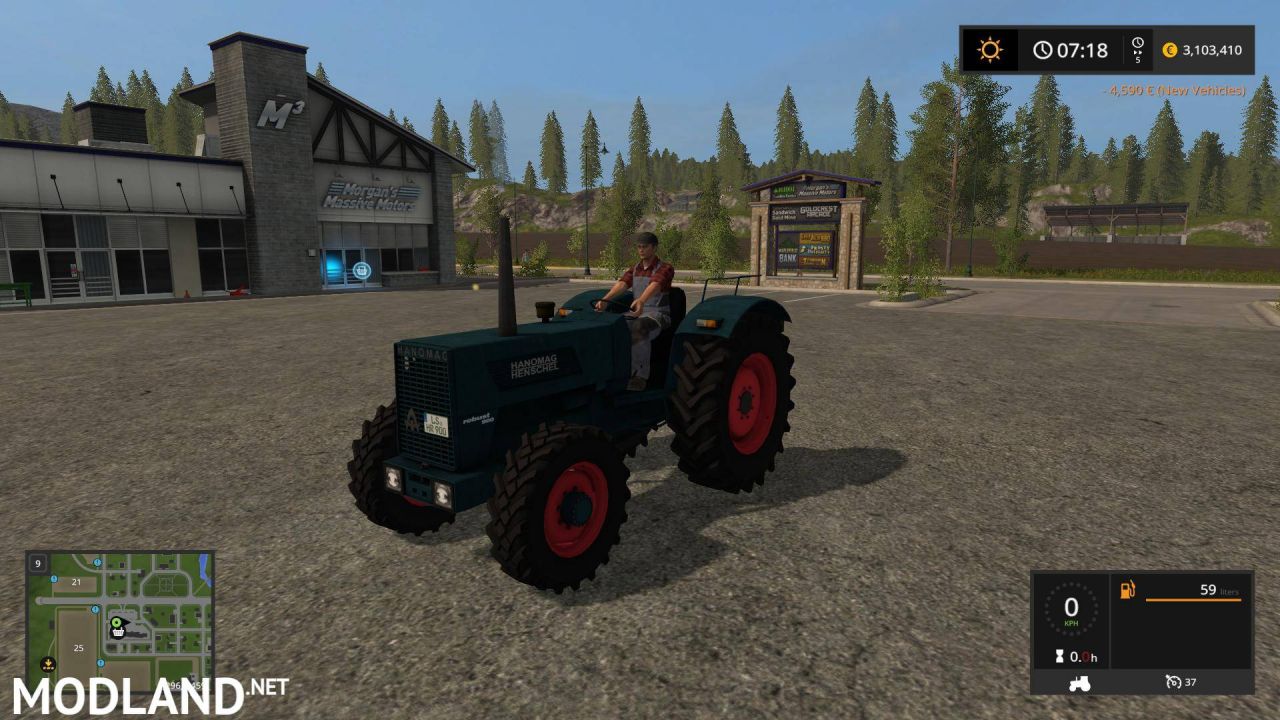Select the white tractor icon on the dashboard
This screenshot has width=1280, height=720.
1079,684
